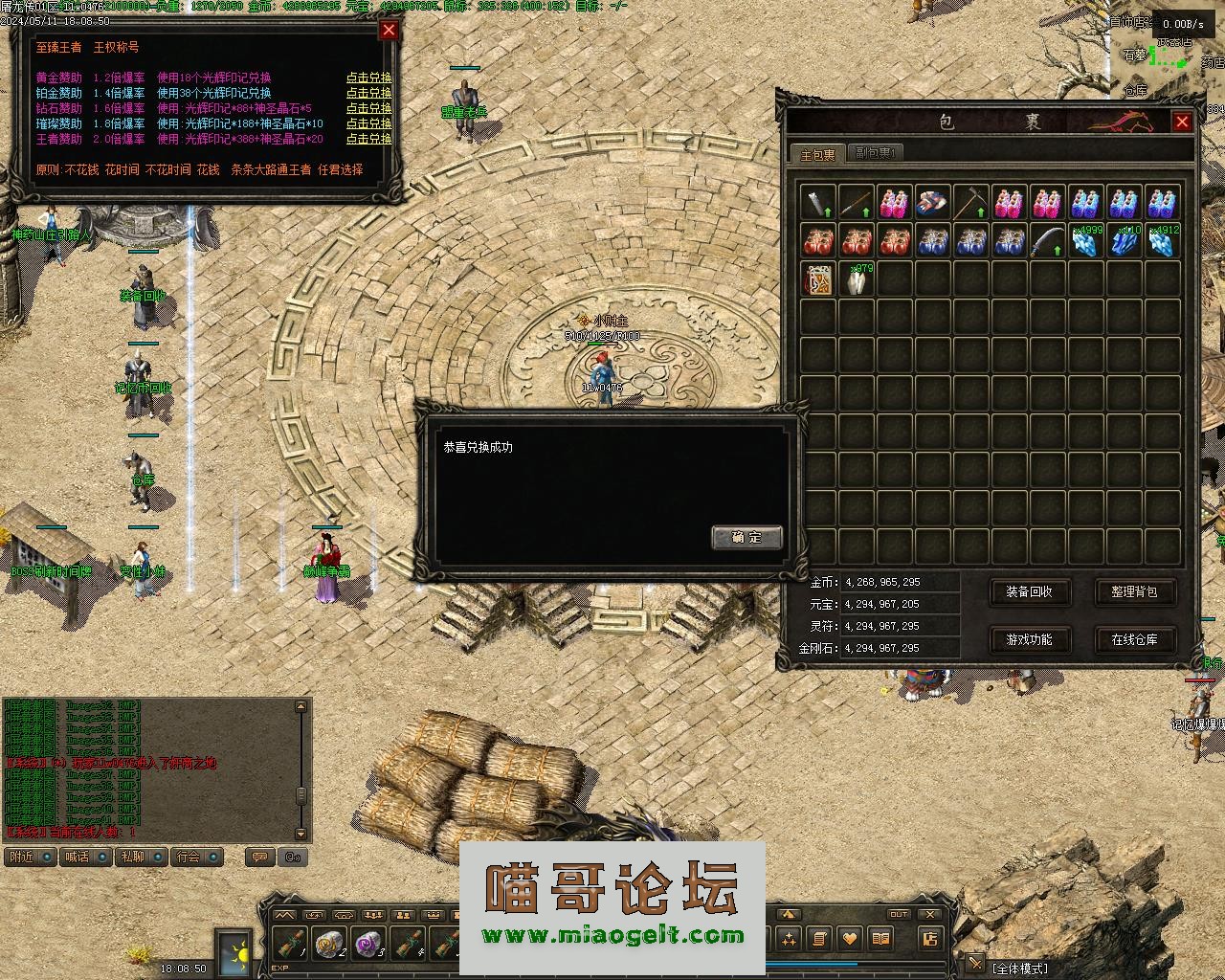Use the hotbar slot 2 stone item

pyautogui.click(x=330, y=944)
